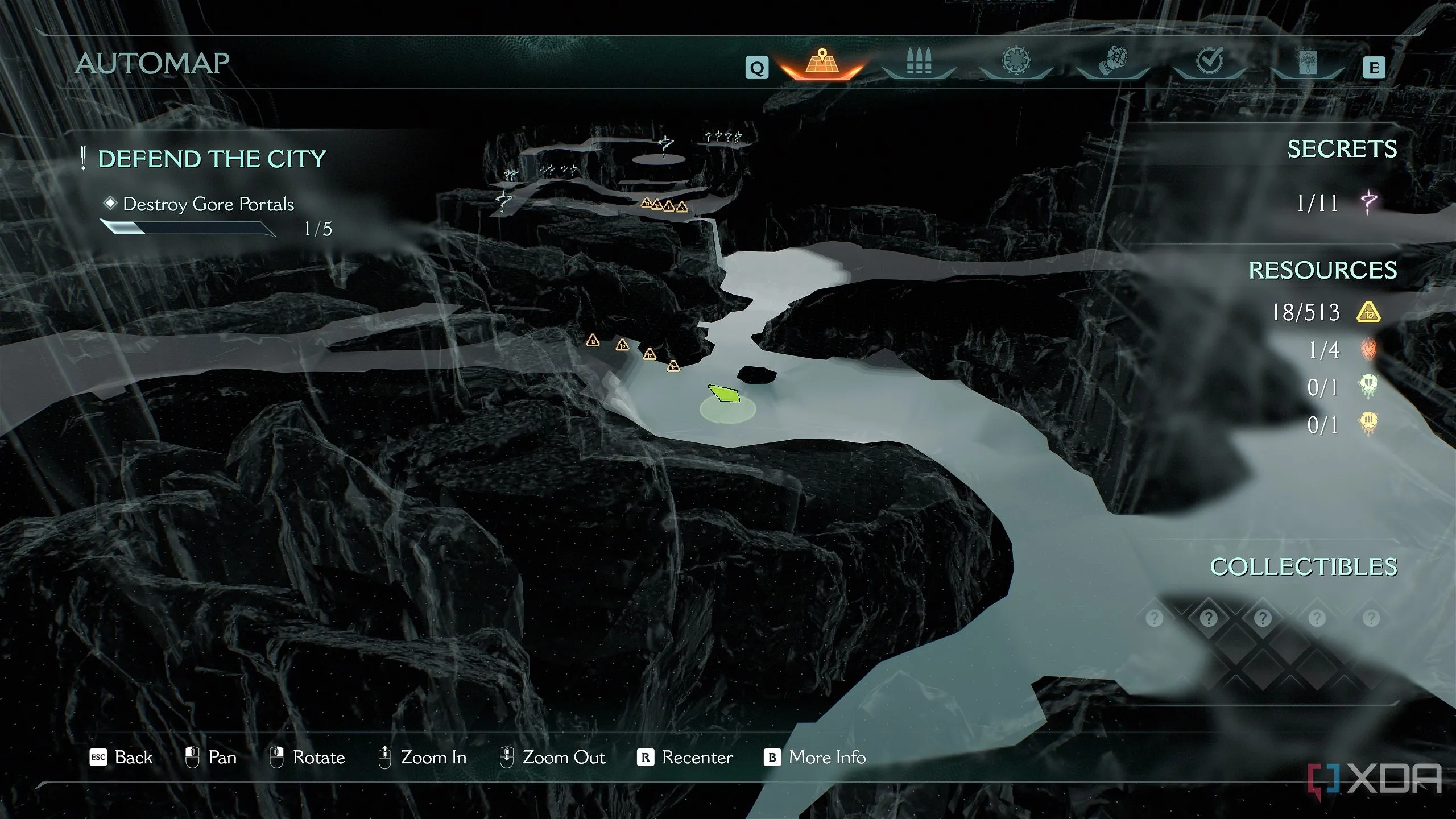Screen dimensions: 1456x819
Task: Open the checkmark missions tab
Action: click(x=1210, y=61)
